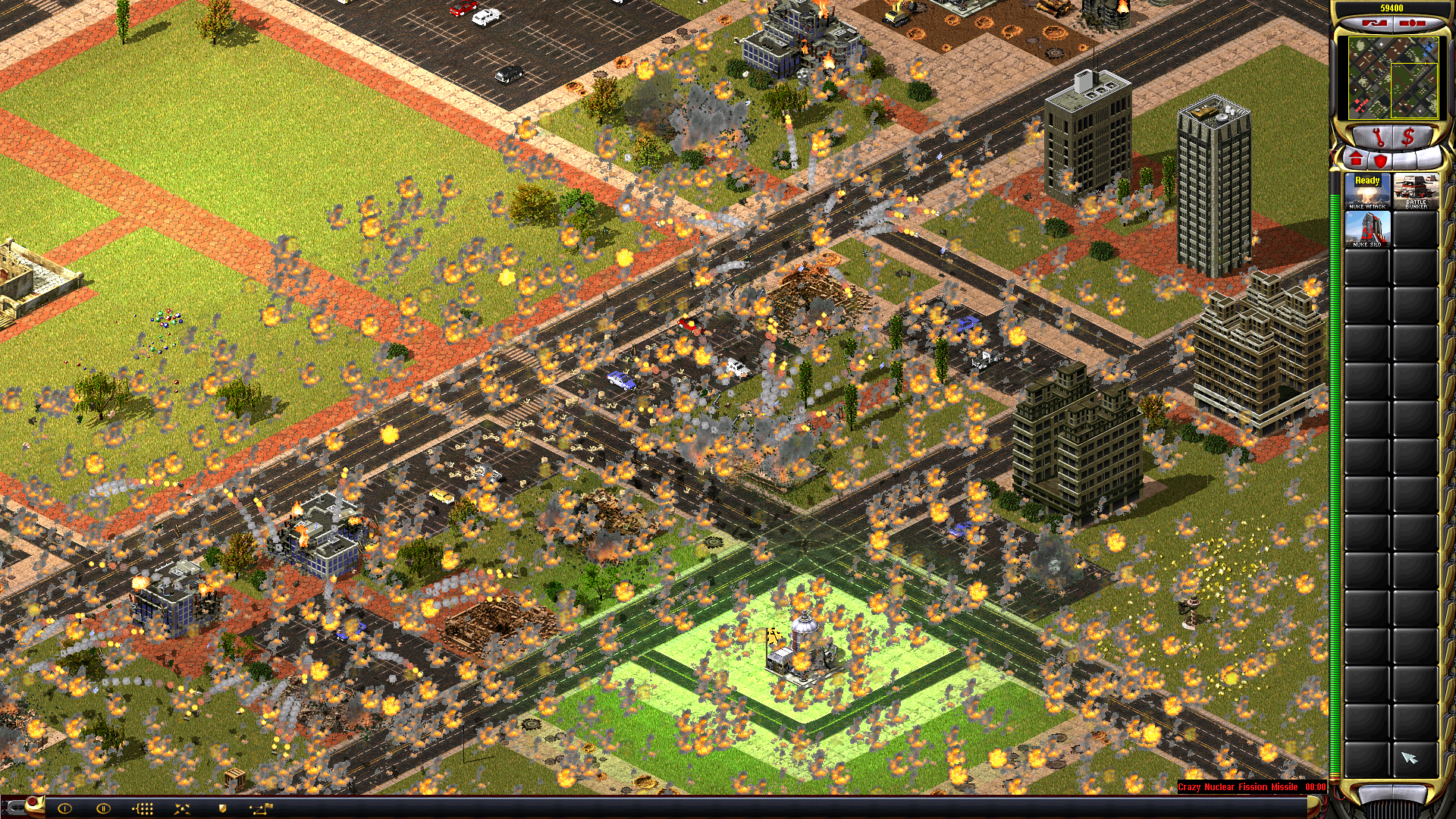
Task: Select control group one on the command bar
Action: tap(64, 808)
